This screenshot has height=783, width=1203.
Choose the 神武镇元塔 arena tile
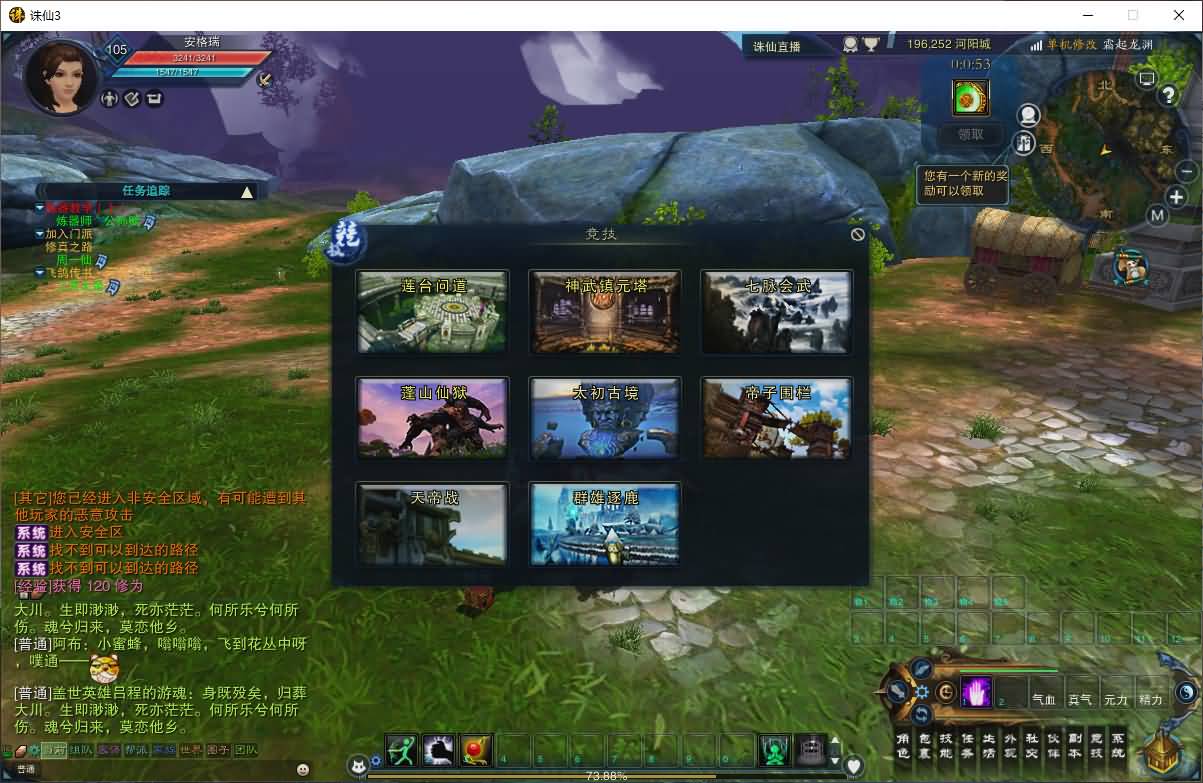[x=605, y=311]
